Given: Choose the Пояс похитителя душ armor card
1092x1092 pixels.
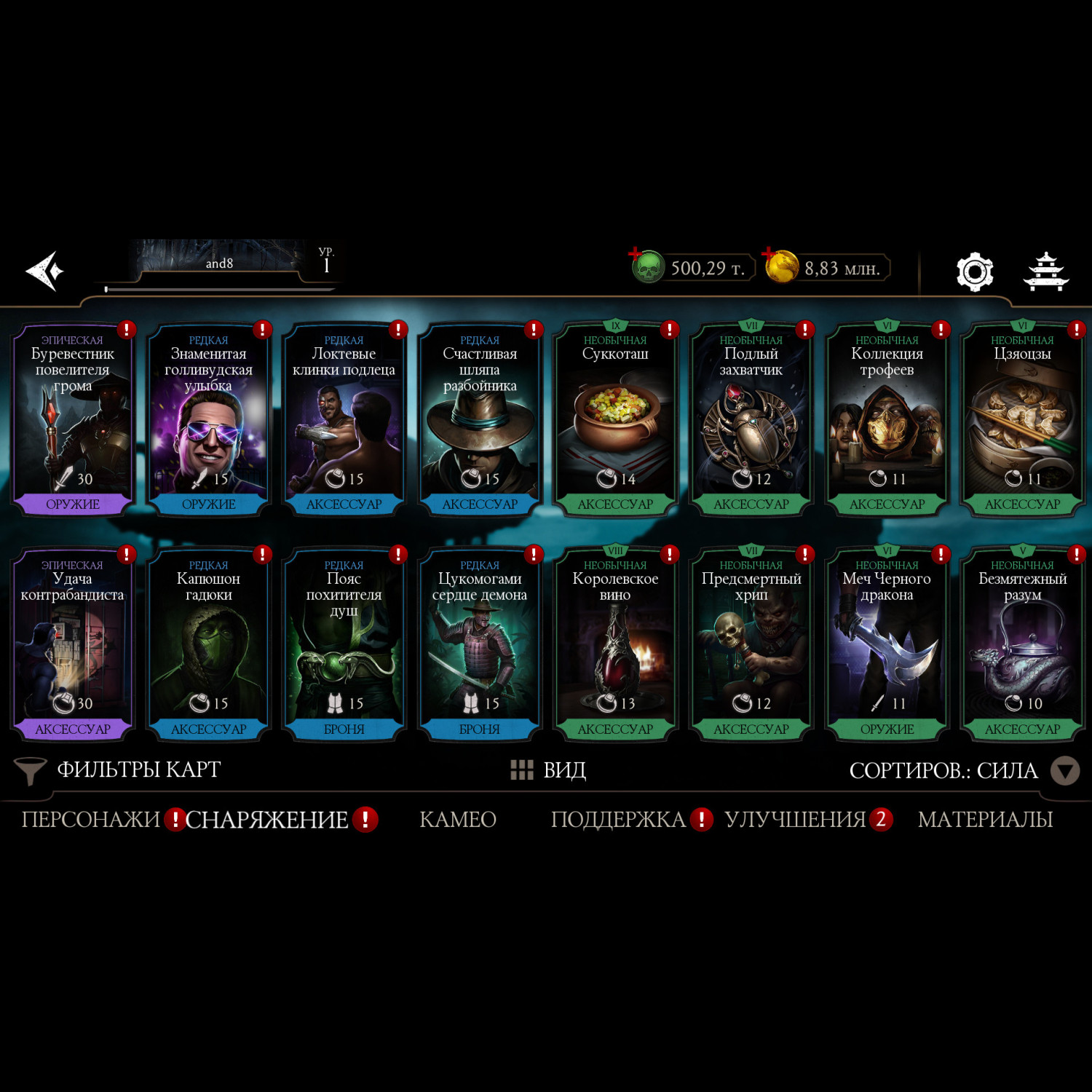Looking at the screenshot, I should tap(344, 645).
